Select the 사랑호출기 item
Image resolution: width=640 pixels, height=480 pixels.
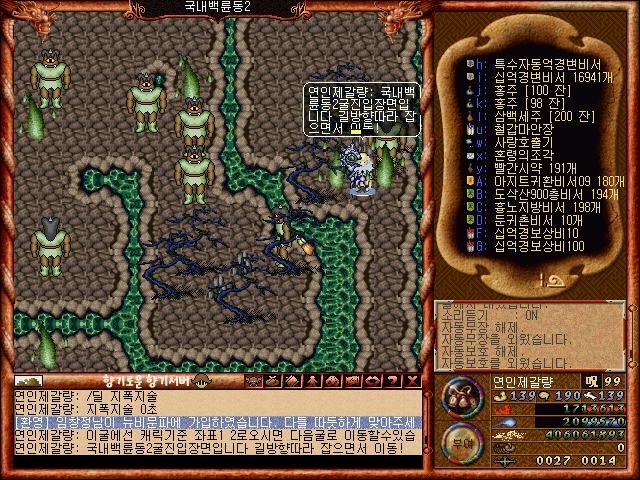[510, 141]
